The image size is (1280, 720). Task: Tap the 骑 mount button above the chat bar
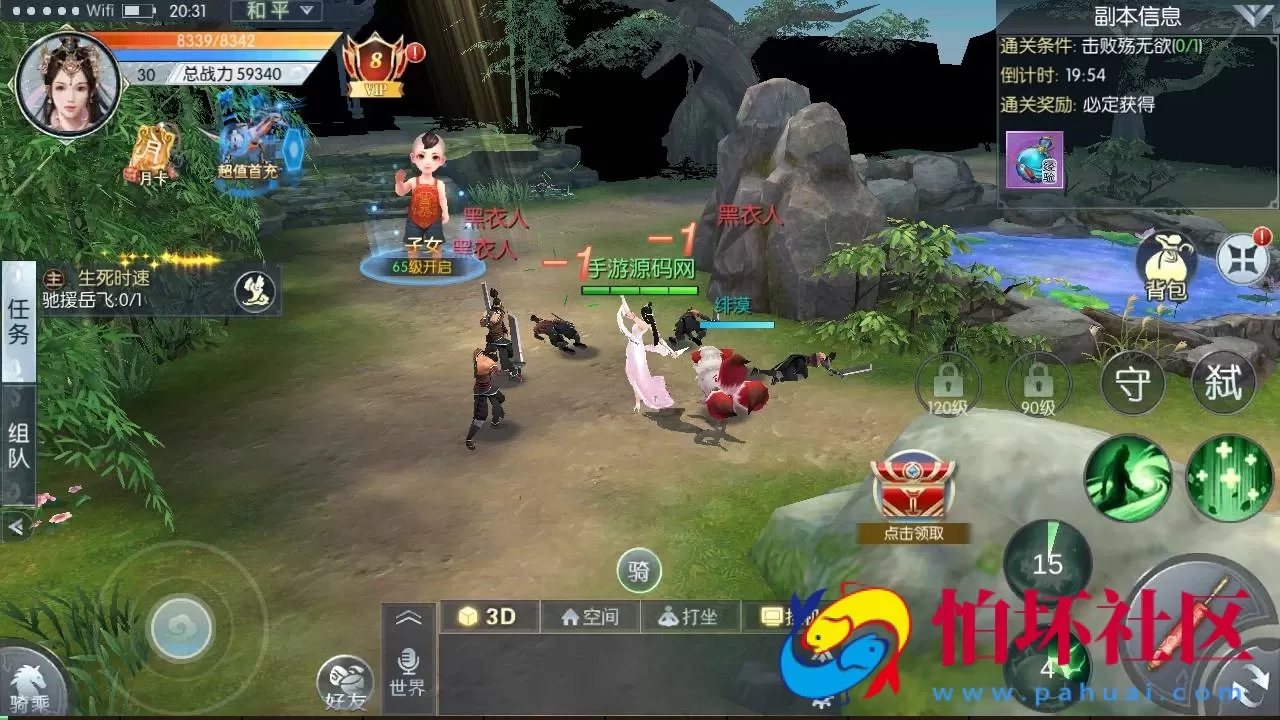click(x=639, y=571)
